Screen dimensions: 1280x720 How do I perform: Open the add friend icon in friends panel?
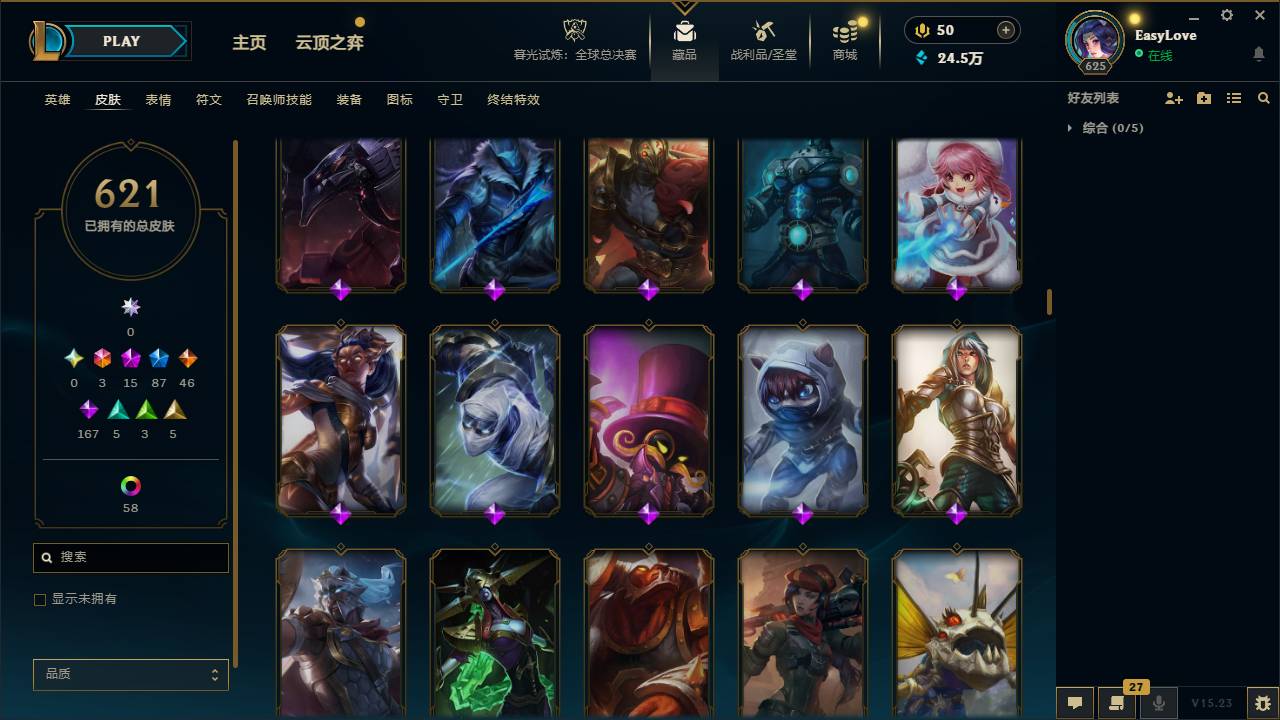tap(1172, 97)
